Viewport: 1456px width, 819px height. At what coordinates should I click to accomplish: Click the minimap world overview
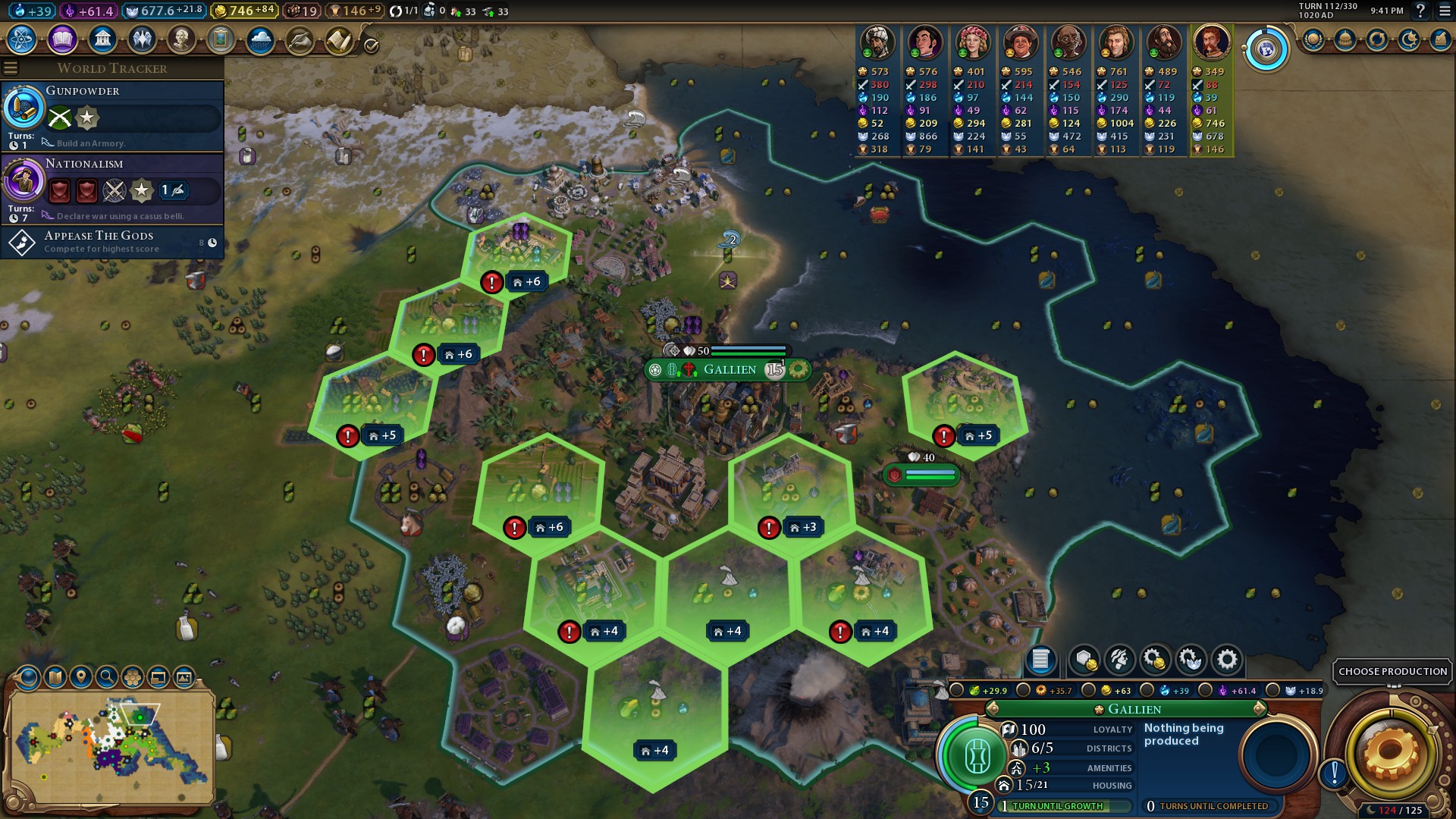pyautogui.click(x=110, y=747)
